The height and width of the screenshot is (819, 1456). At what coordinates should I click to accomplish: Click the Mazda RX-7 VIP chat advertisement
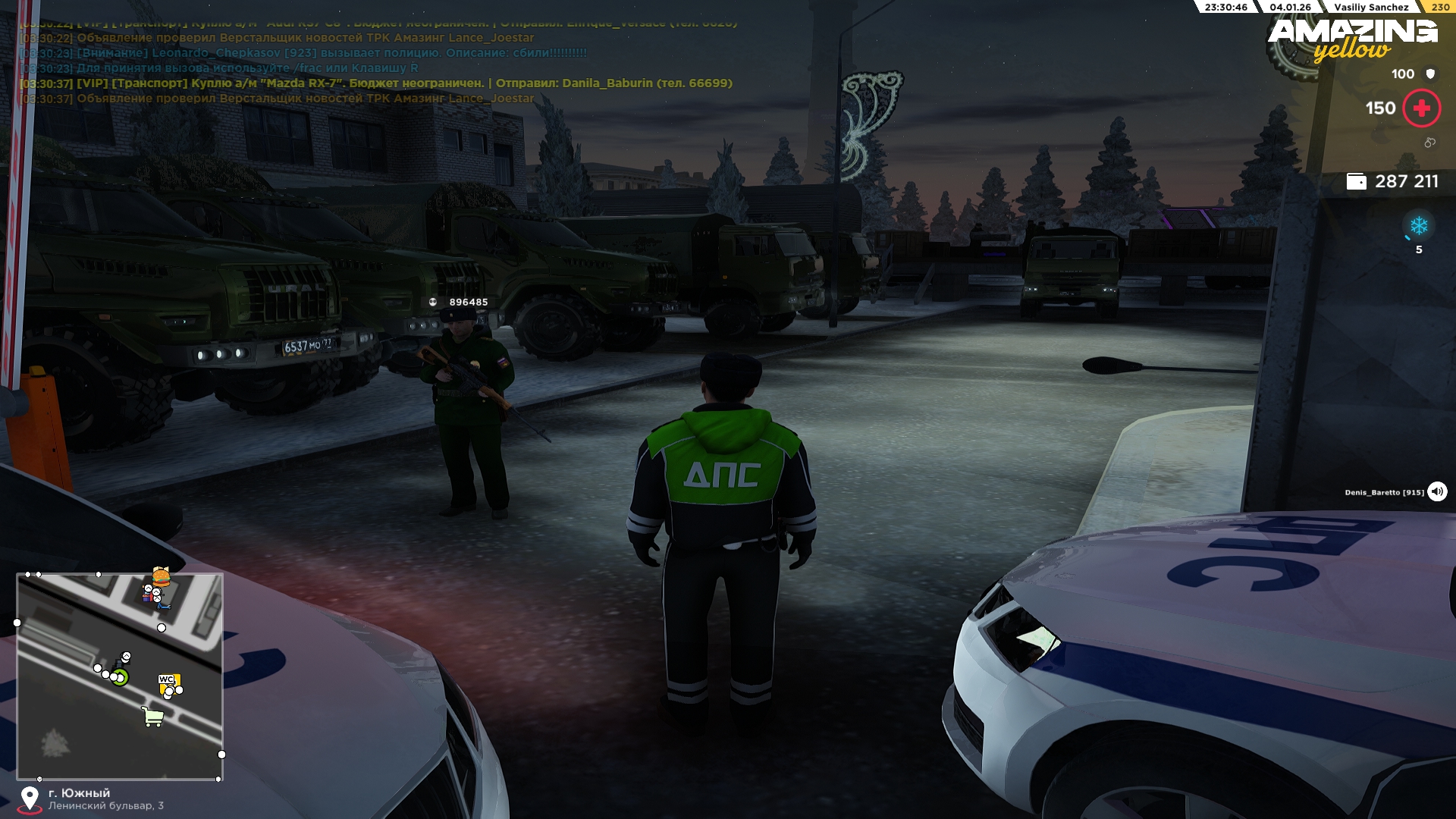point(377,83)
